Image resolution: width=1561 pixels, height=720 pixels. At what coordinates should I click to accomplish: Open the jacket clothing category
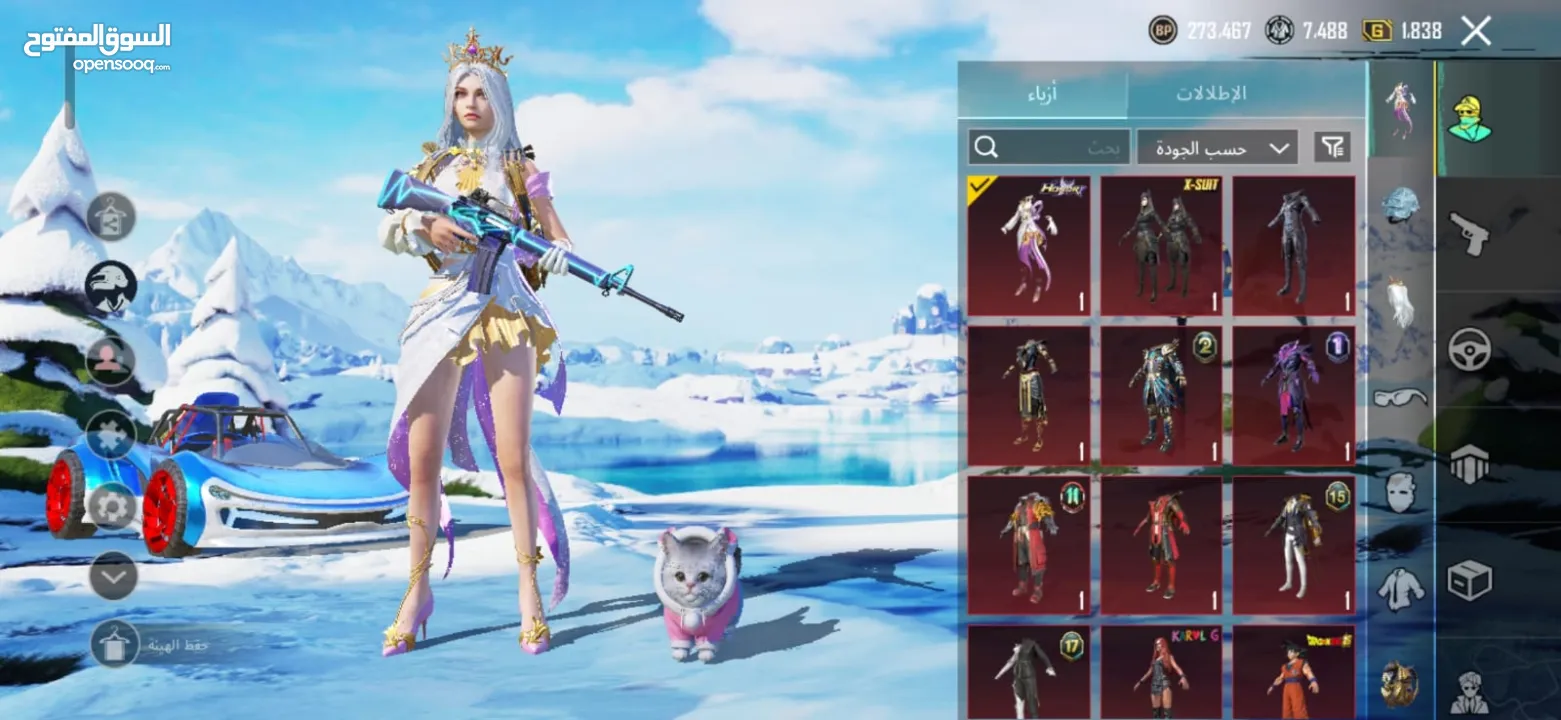(x=1400, y=588)
